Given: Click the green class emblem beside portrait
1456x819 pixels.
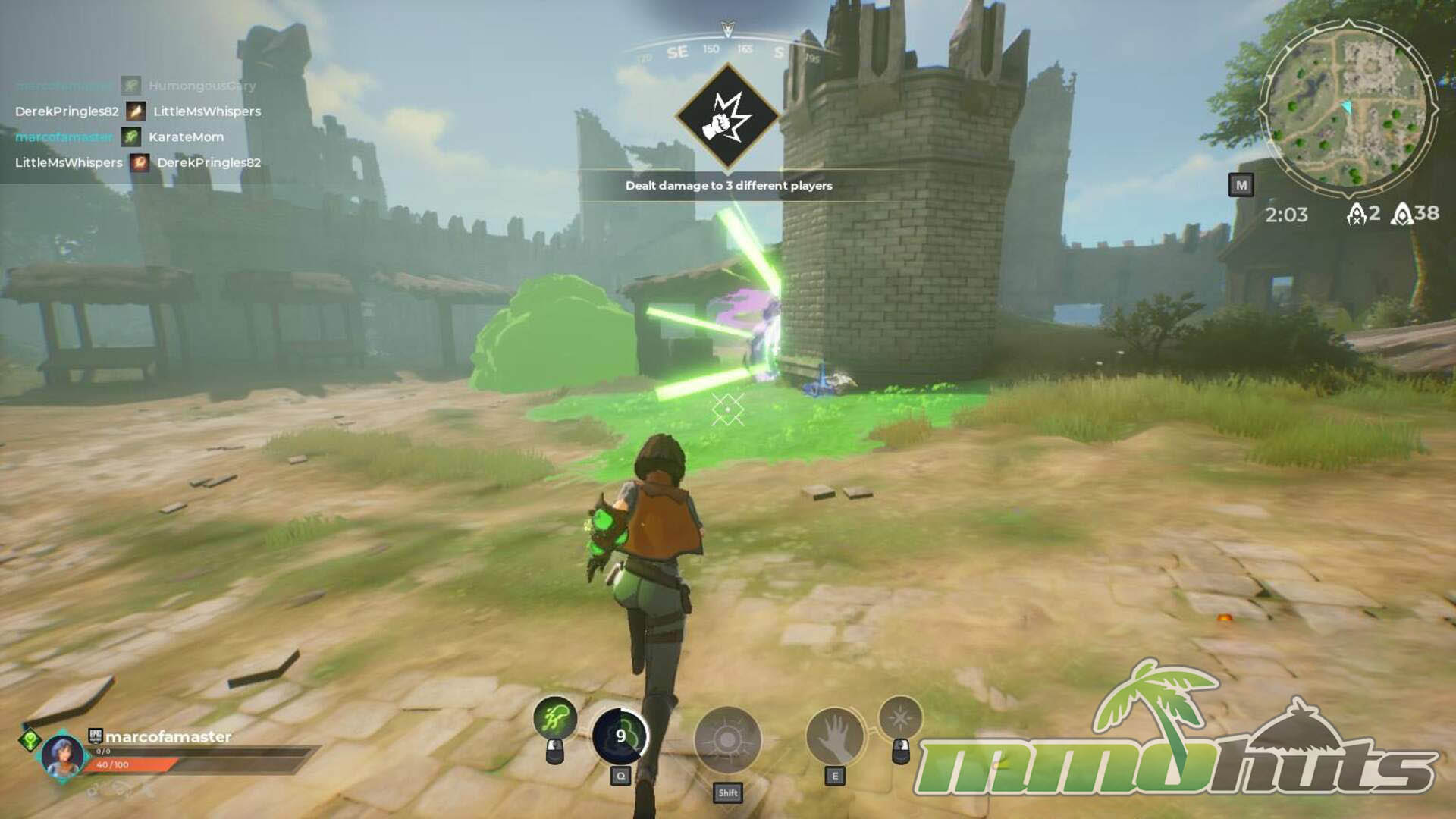Looking at the screenshot, I should click(30, 738).
